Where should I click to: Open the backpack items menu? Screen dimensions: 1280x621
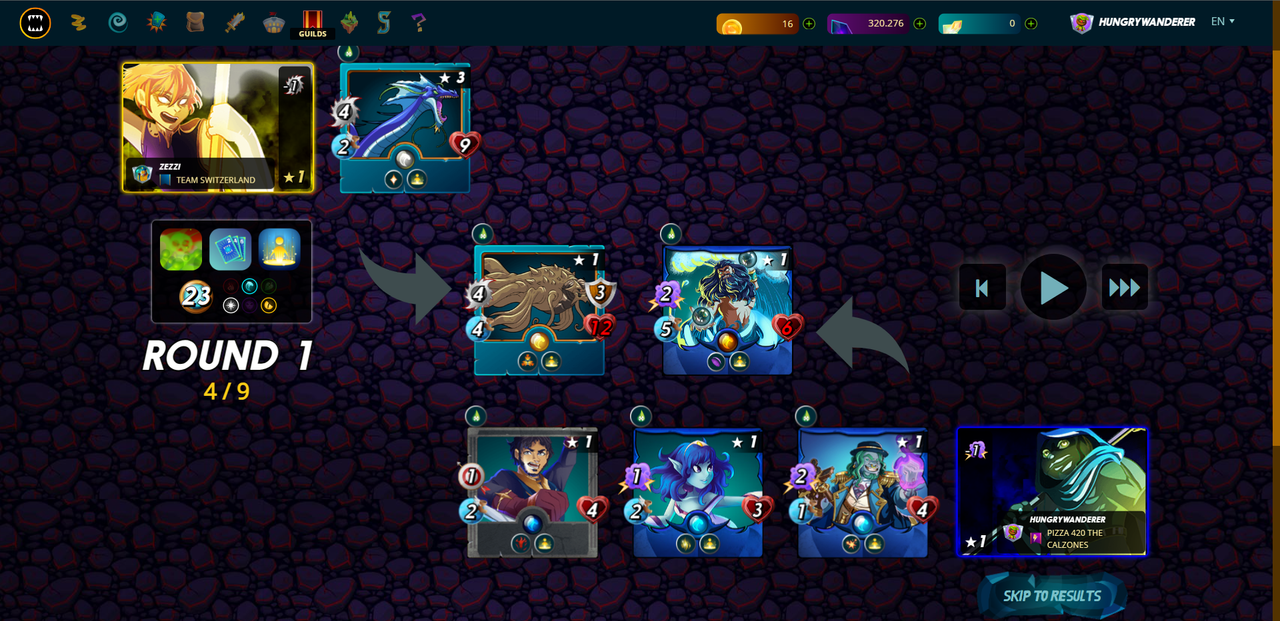coord(195,22)
